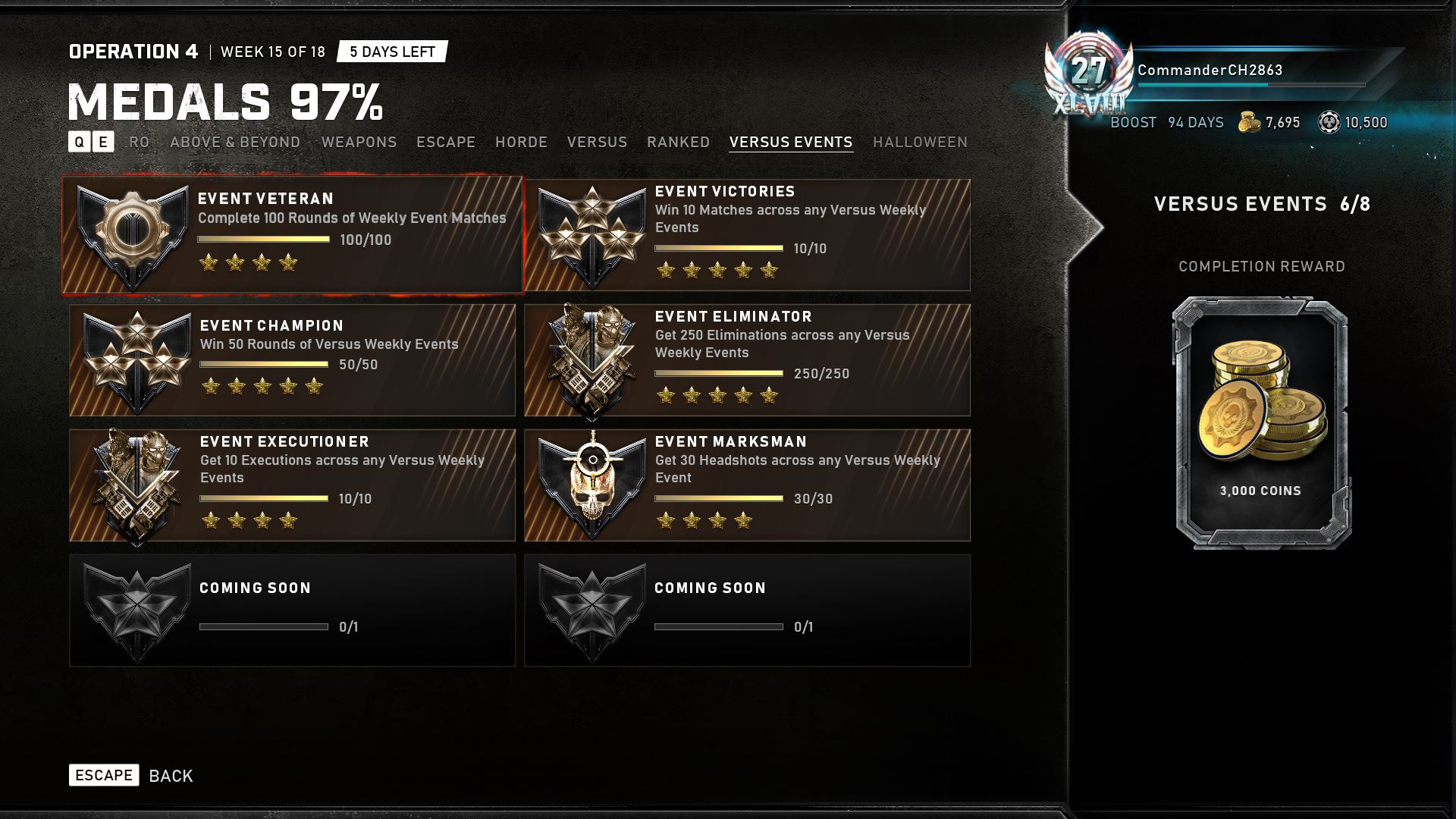Switch to the Horde tab
Viewport: 1456px width, 819px height.
point(521,143)
